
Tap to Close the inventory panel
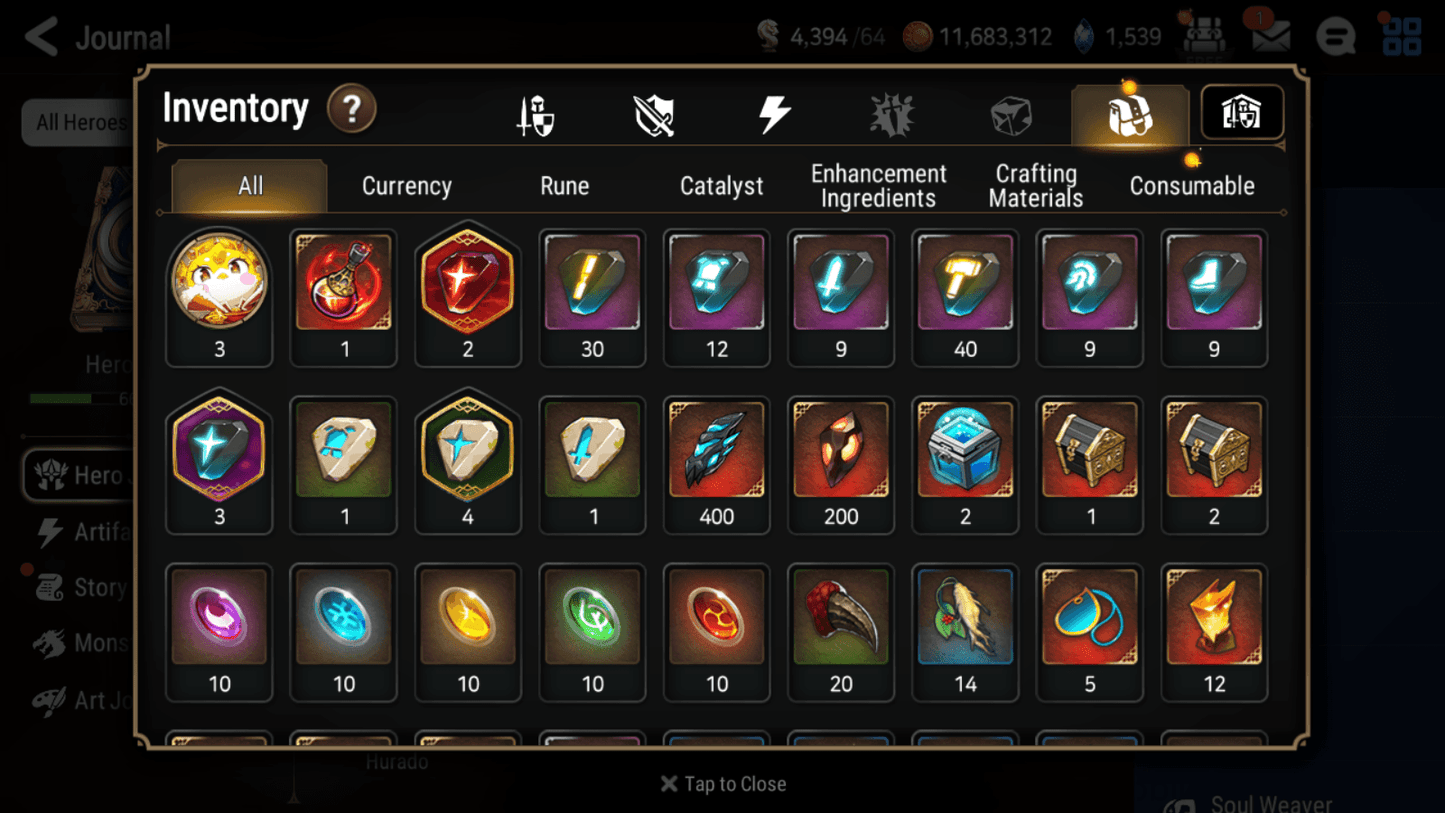(x=722, y=784)
